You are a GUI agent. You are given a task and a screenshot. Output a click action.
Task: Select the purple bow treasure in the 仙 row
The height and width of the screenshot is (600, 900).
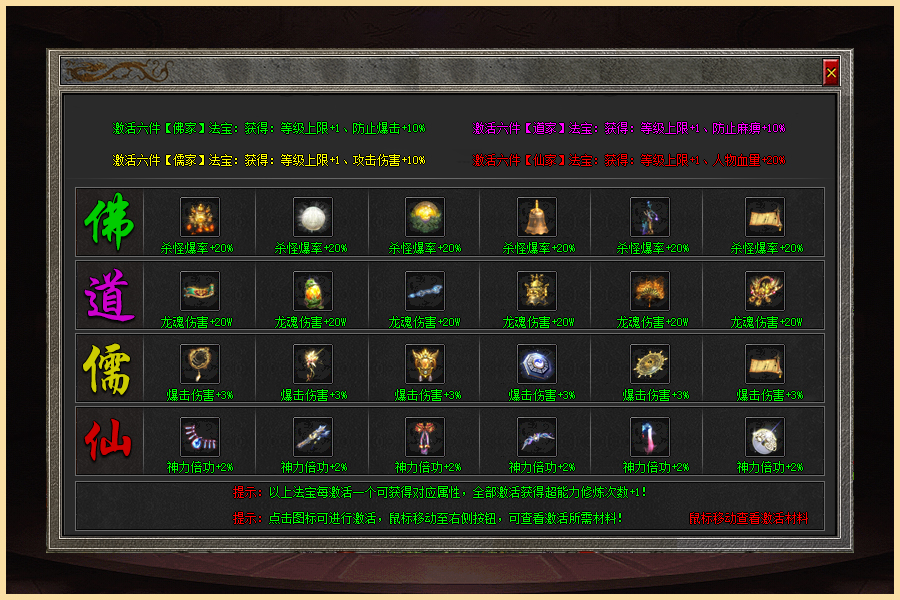pyautogui.click(x=537, y=437)
